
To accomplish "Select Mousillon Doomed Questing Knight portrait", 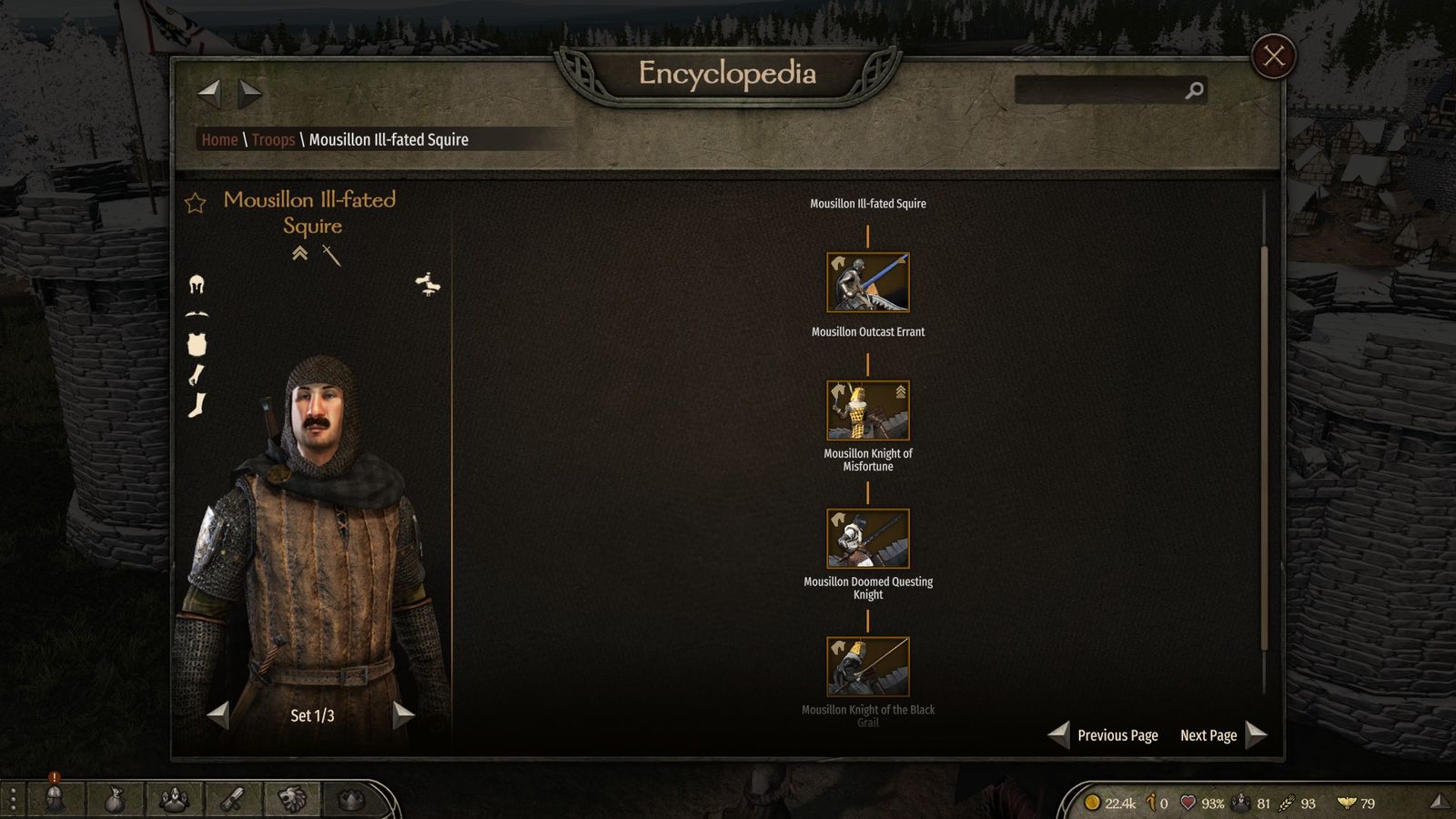I will tap(867, 539).
